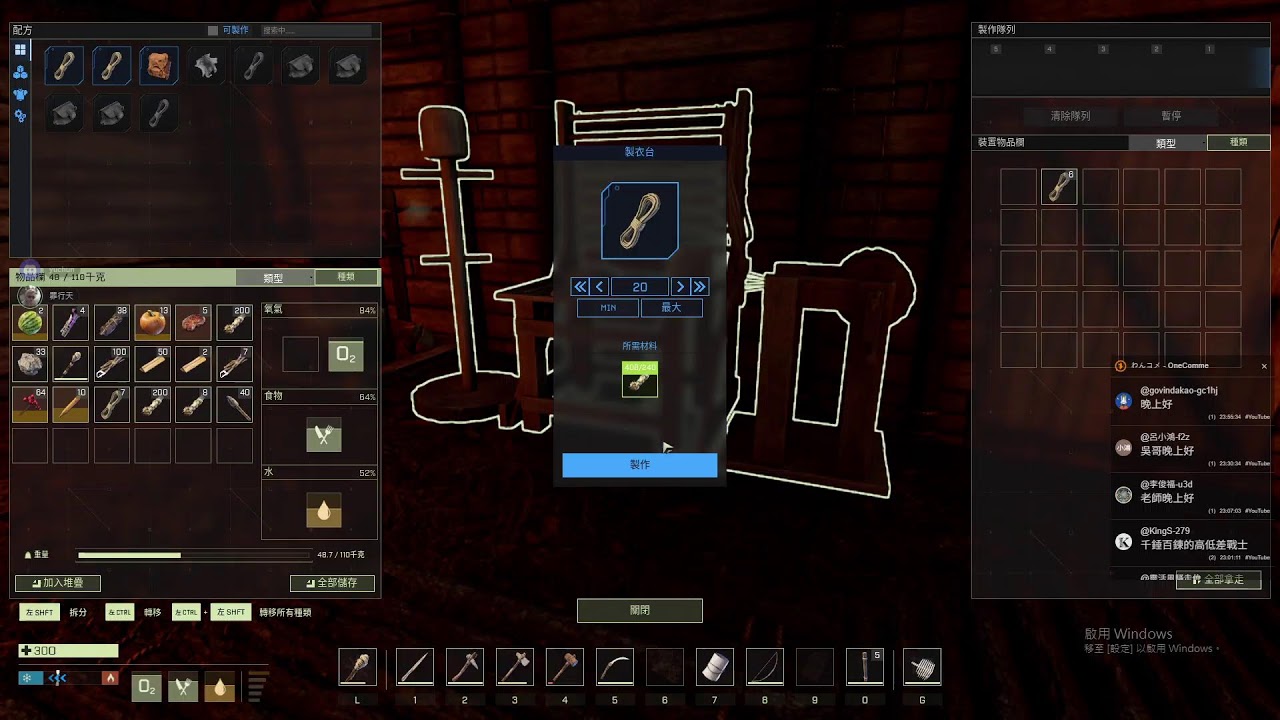The image size is (1280, 720).
Task: Close the crafting window with 關閉
Action: (639, 610)
